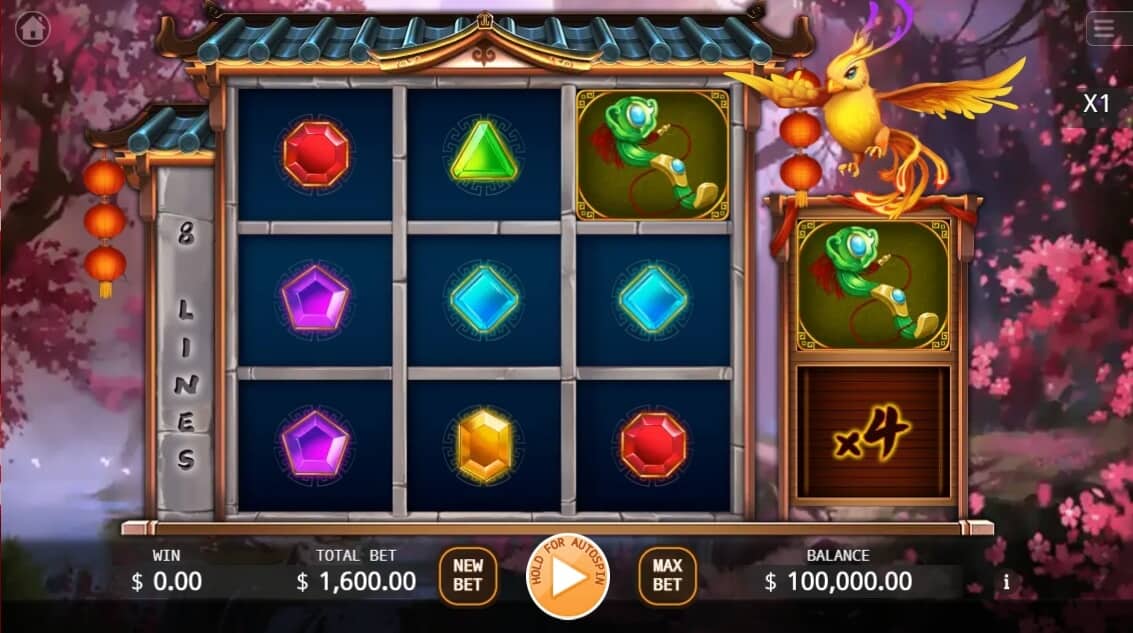
Task: Go to the home screen
Action: tap(33, 29)
